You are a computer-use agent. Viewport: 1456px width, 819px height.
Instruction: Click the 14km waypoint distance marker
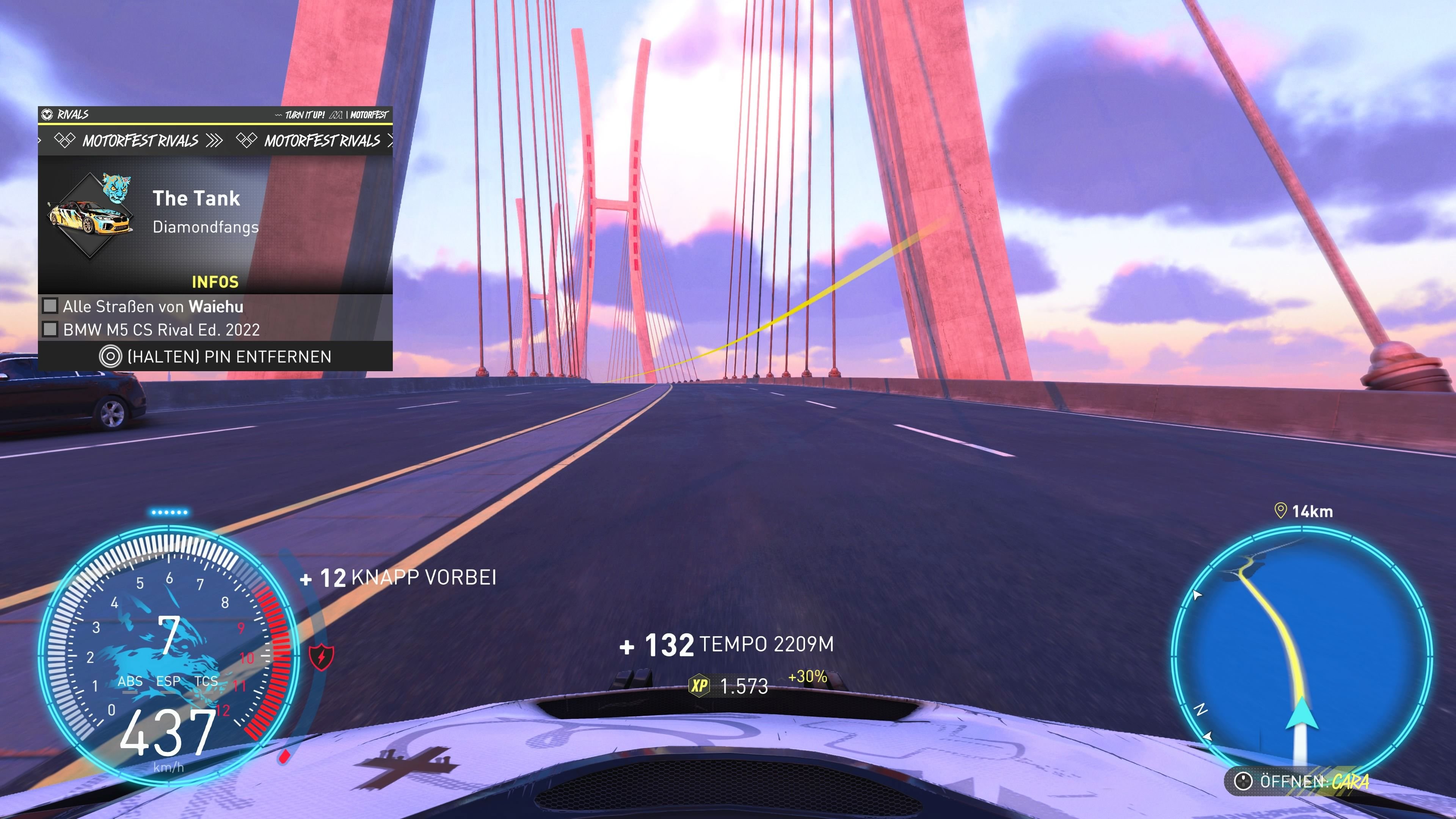1304,511
